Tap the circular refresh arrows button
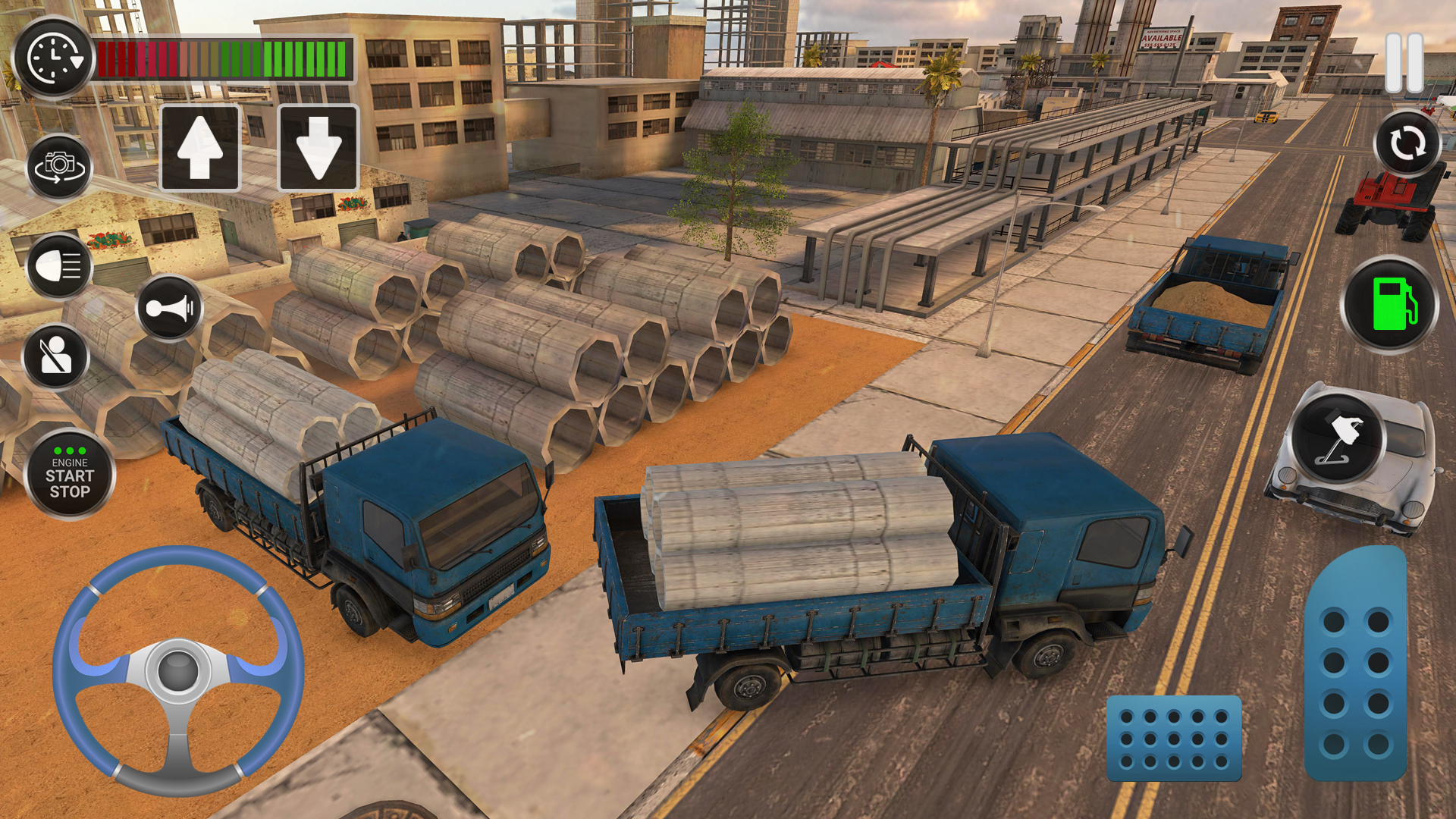The image size is (1456, 819). (x=1407, y=143)
